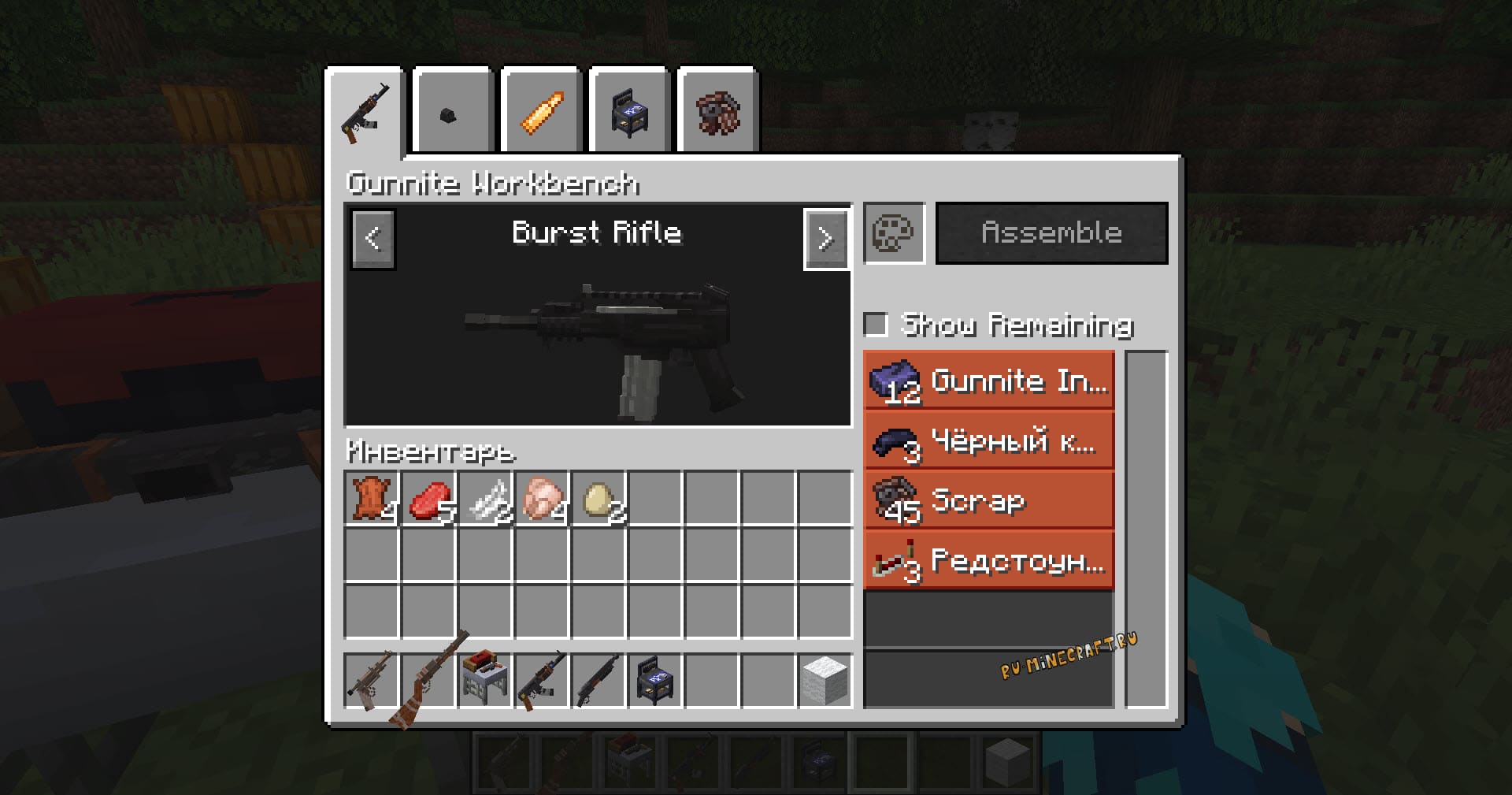Click the Assemble button
This screenshot has height=795, width=1512.
pyautogui.click(x=1051, y=233)
